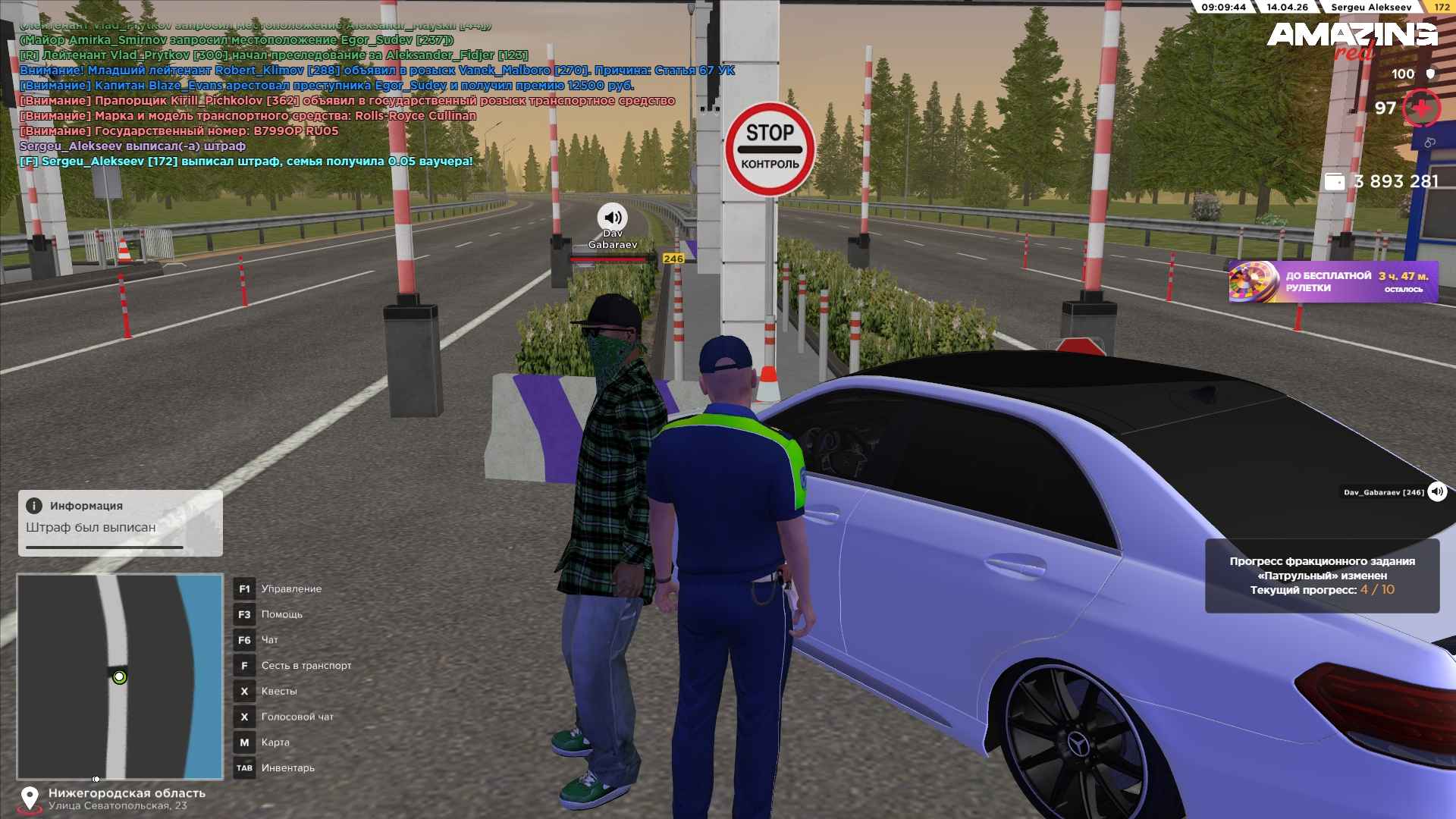The width and height of the screenshot is (1456, 819).
Task: Dismiss the «Штраф был выписан» information notification
Action: click(120, 522)
